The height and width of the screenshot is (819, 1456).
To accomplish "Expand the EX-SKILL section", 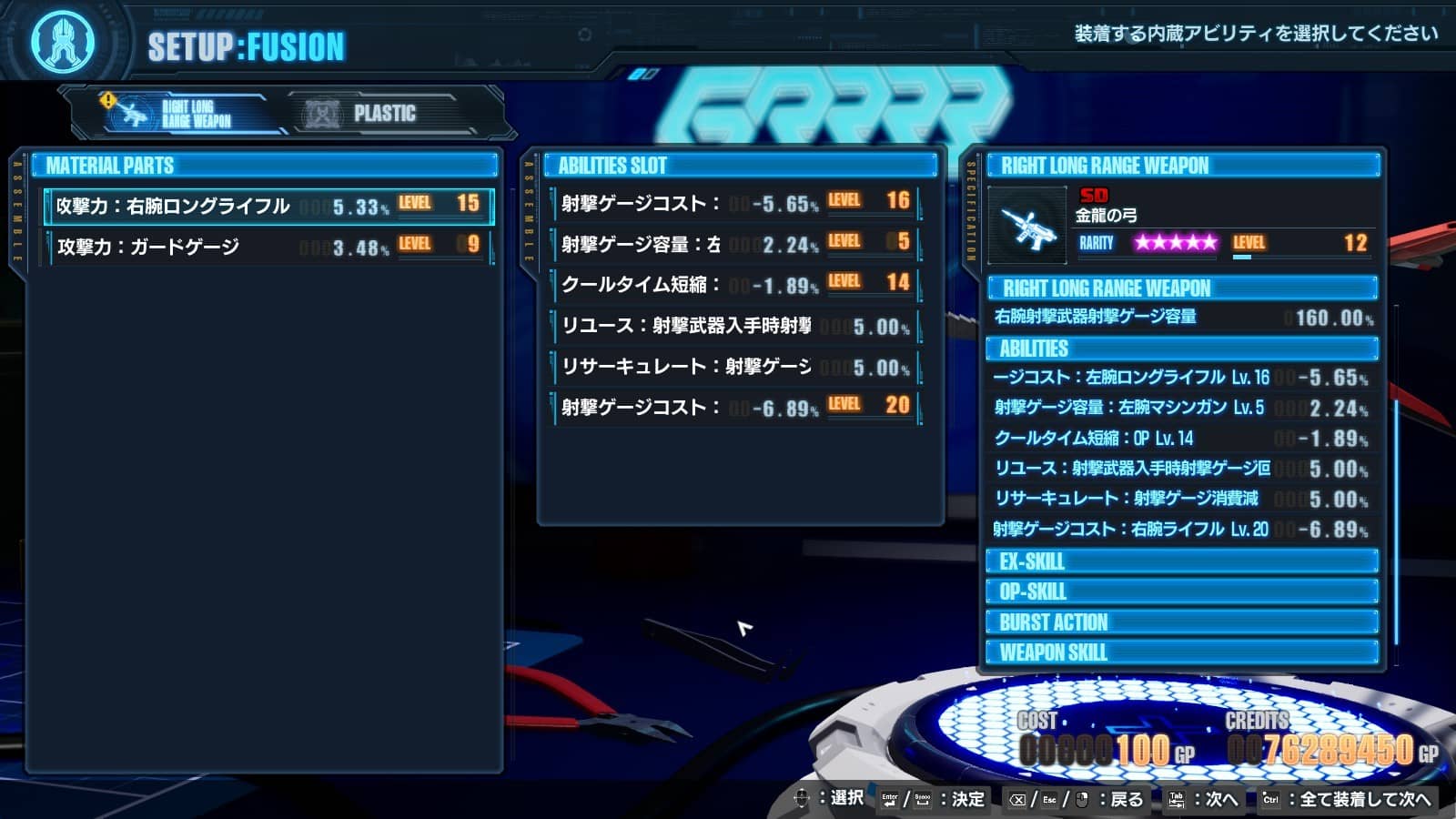I will tap(1183, 562).
